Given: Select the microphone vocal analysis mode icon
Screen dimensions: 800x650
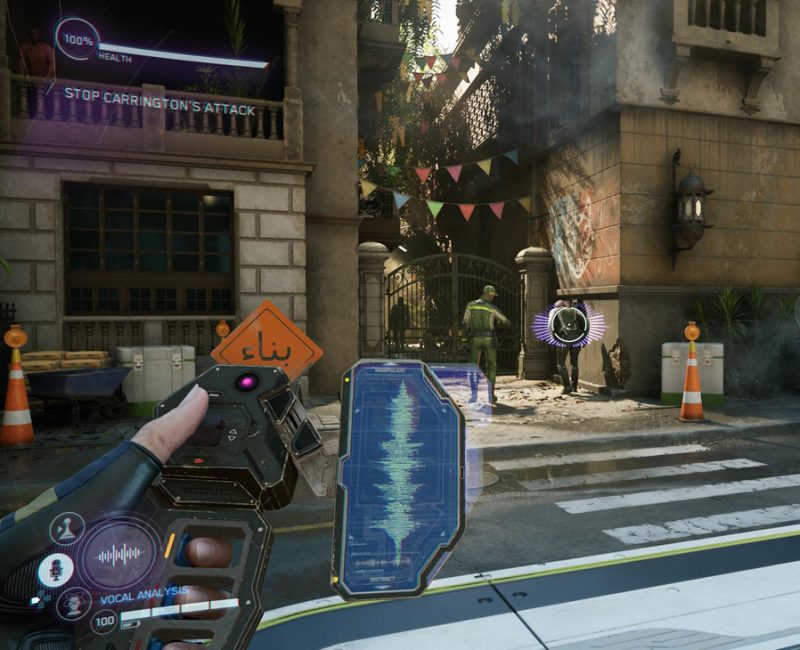Looking at the screenshot, I should (x=55, y=570).
